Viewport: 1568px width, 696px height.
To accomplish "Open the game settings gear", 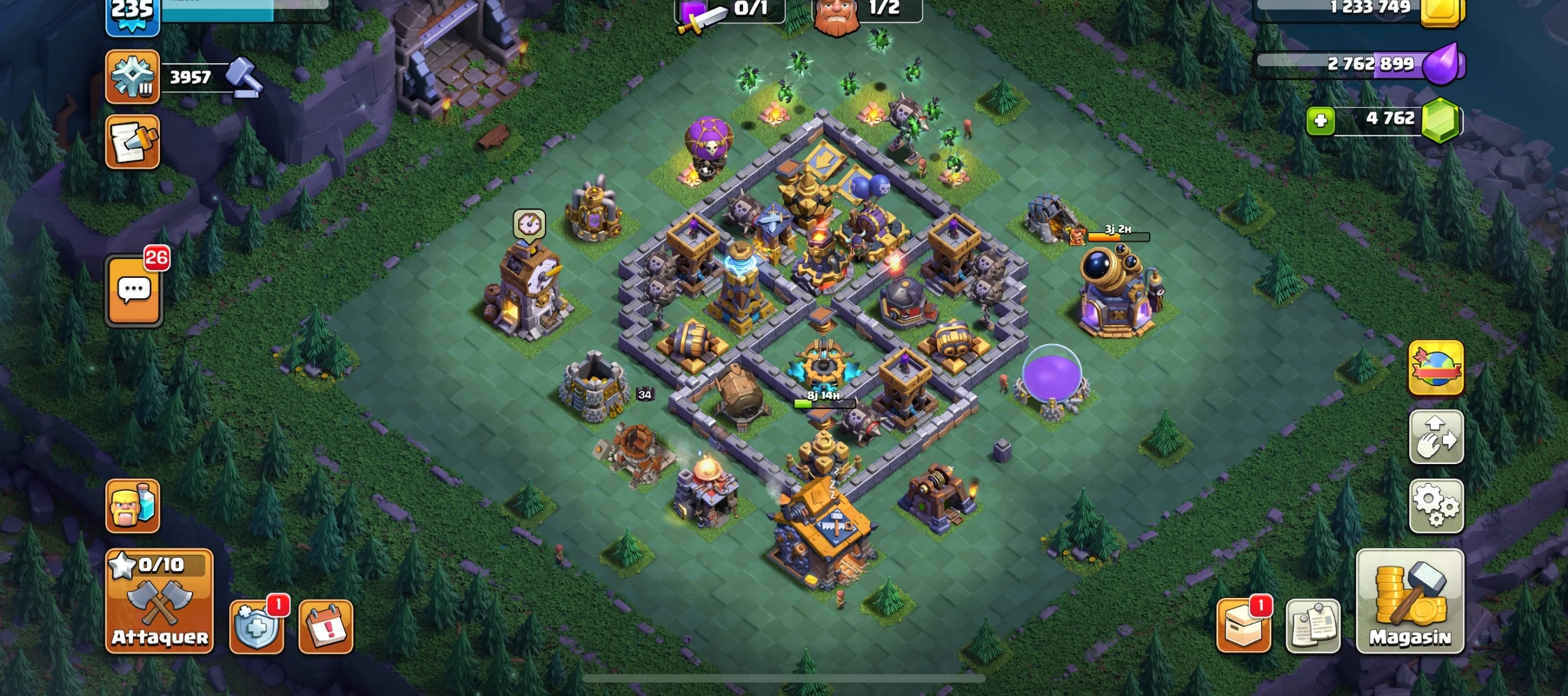I will coord(1436,505).
